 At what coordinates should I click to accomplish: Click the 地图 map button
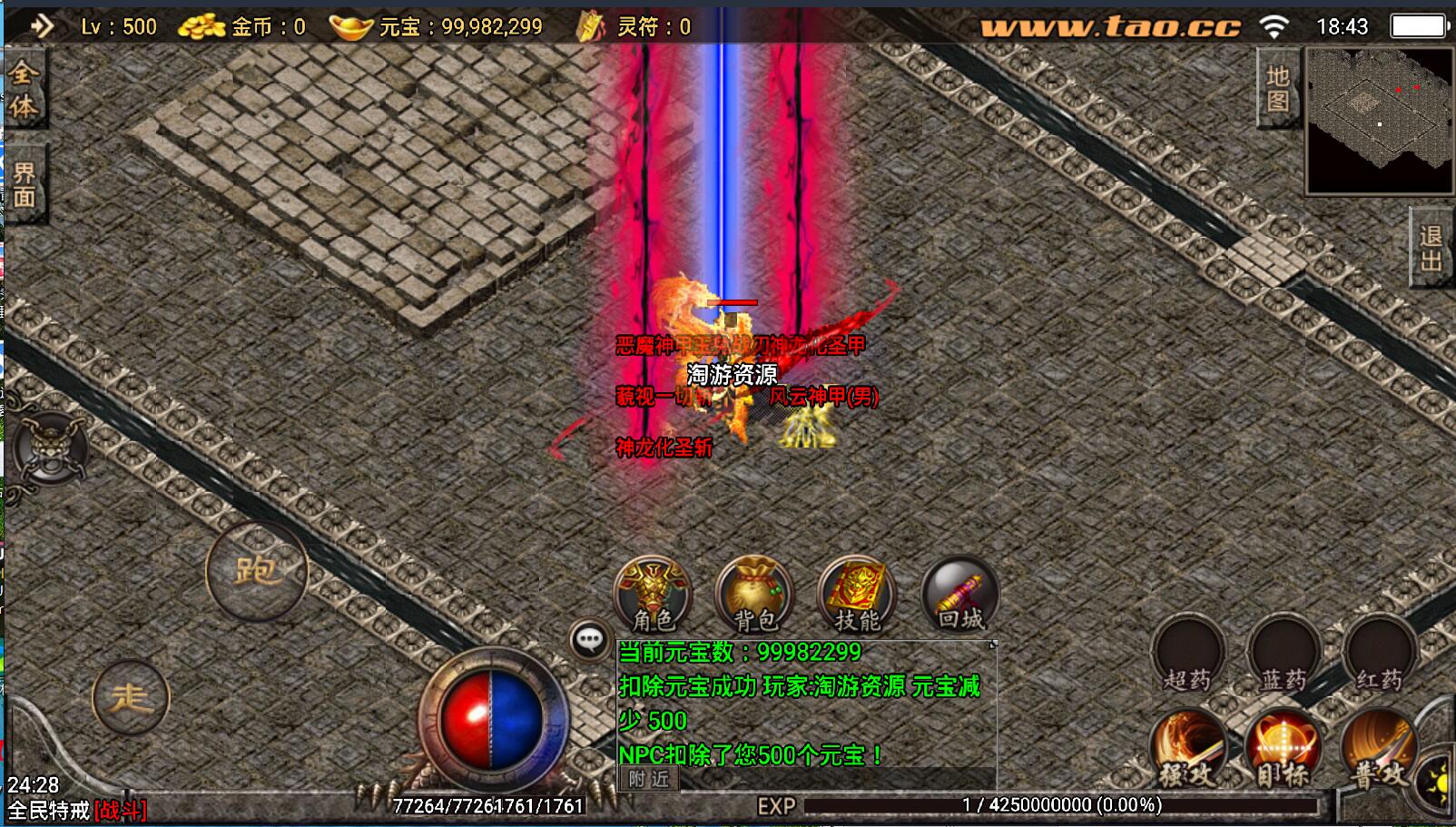[1277, 88]
